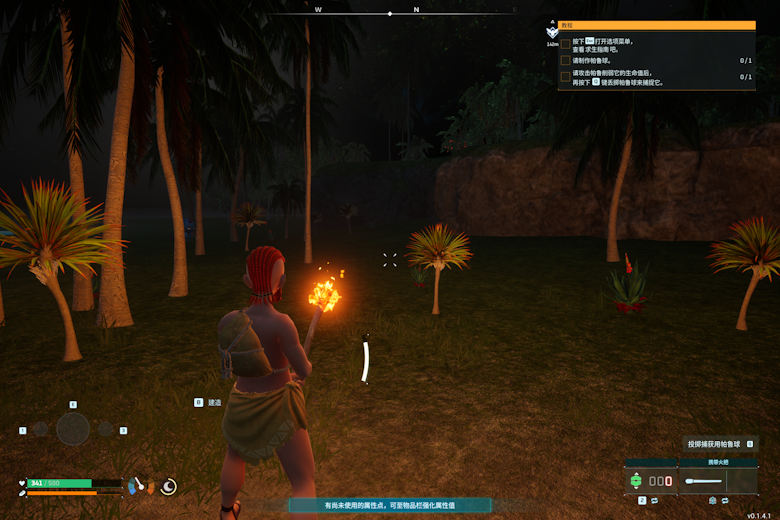Click the objective distance marker icon
This screenshot has height=520, width=780.
(552, 32)
